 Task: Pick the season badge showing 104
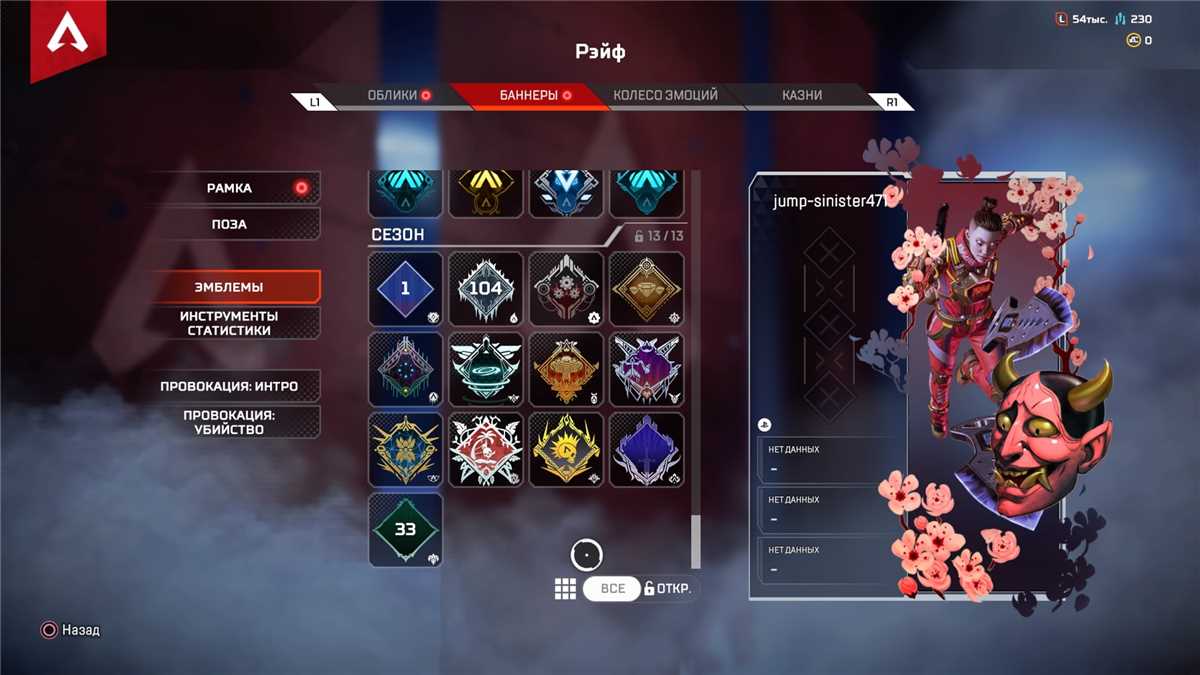coord(486,289)
